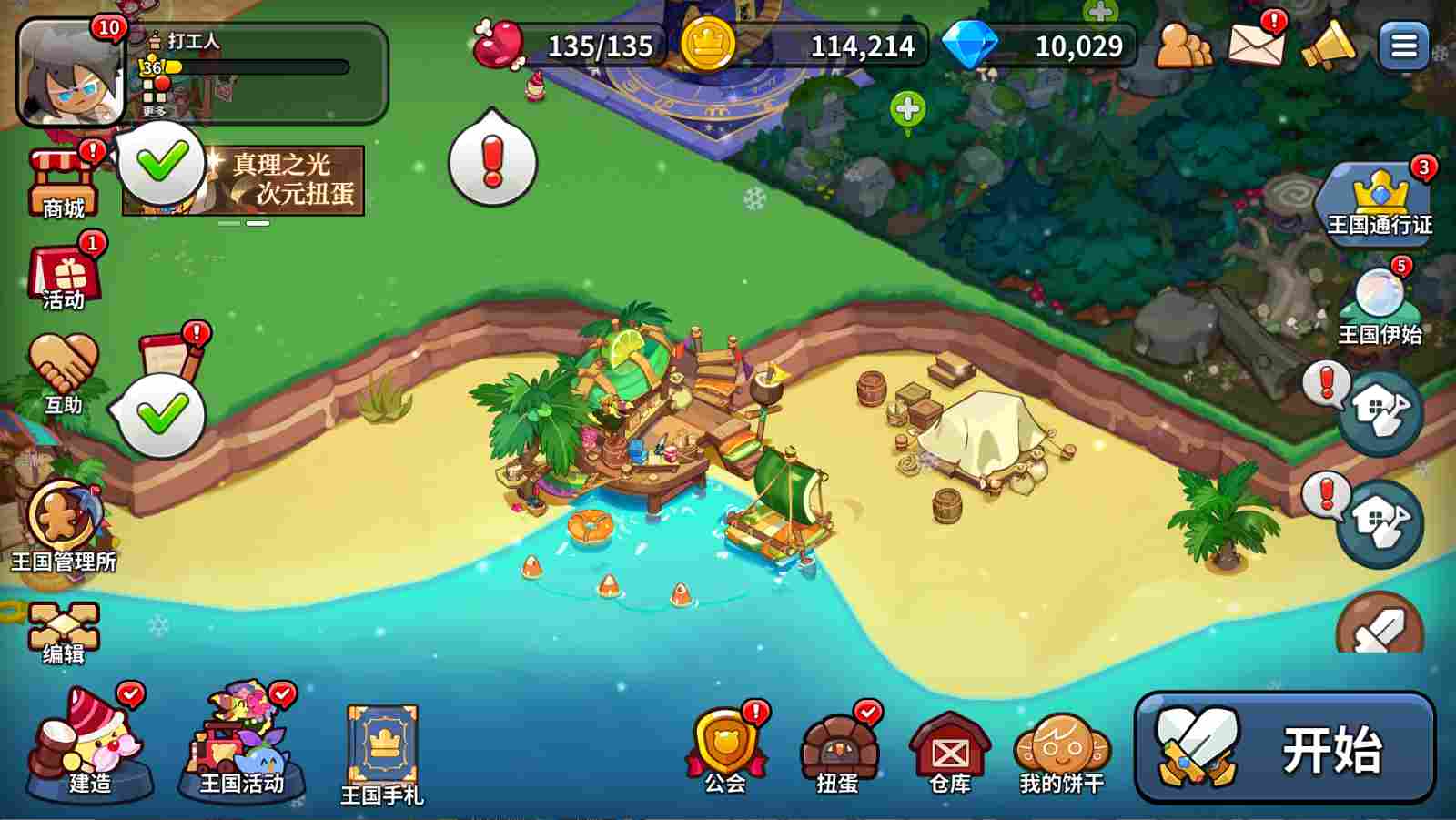Open the 公会 guild menu

point(726,748)
